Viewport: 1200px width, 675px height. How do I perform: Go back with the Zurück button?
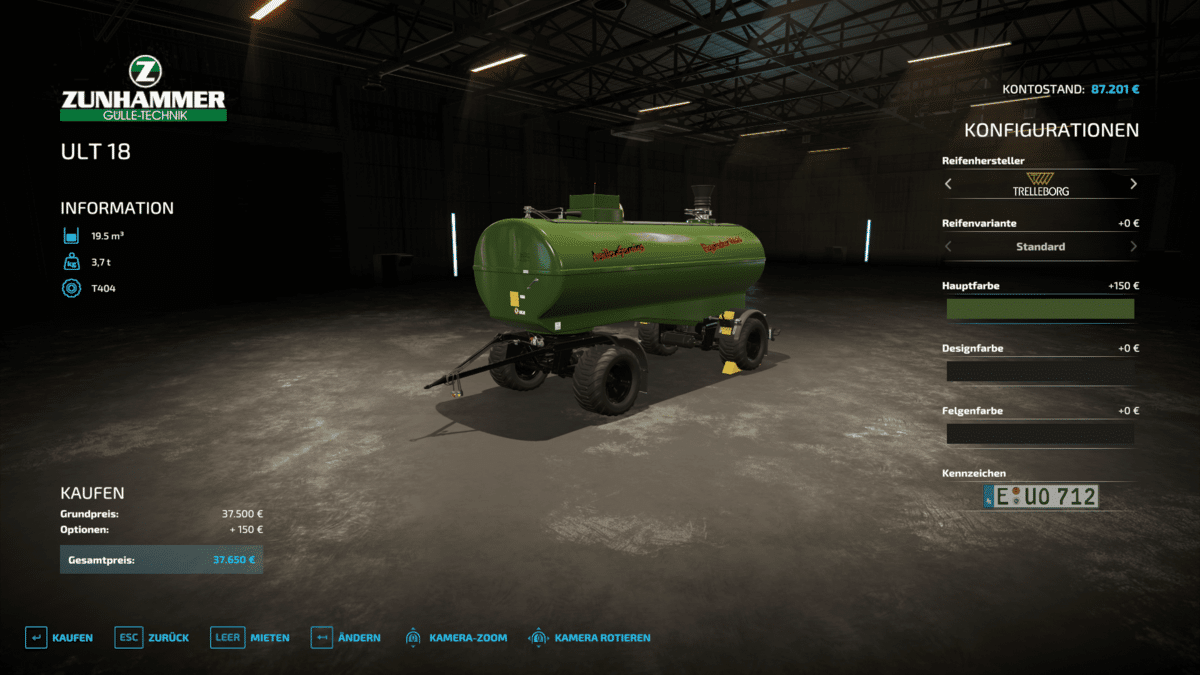pyautogui.click(x=152, y=637)
